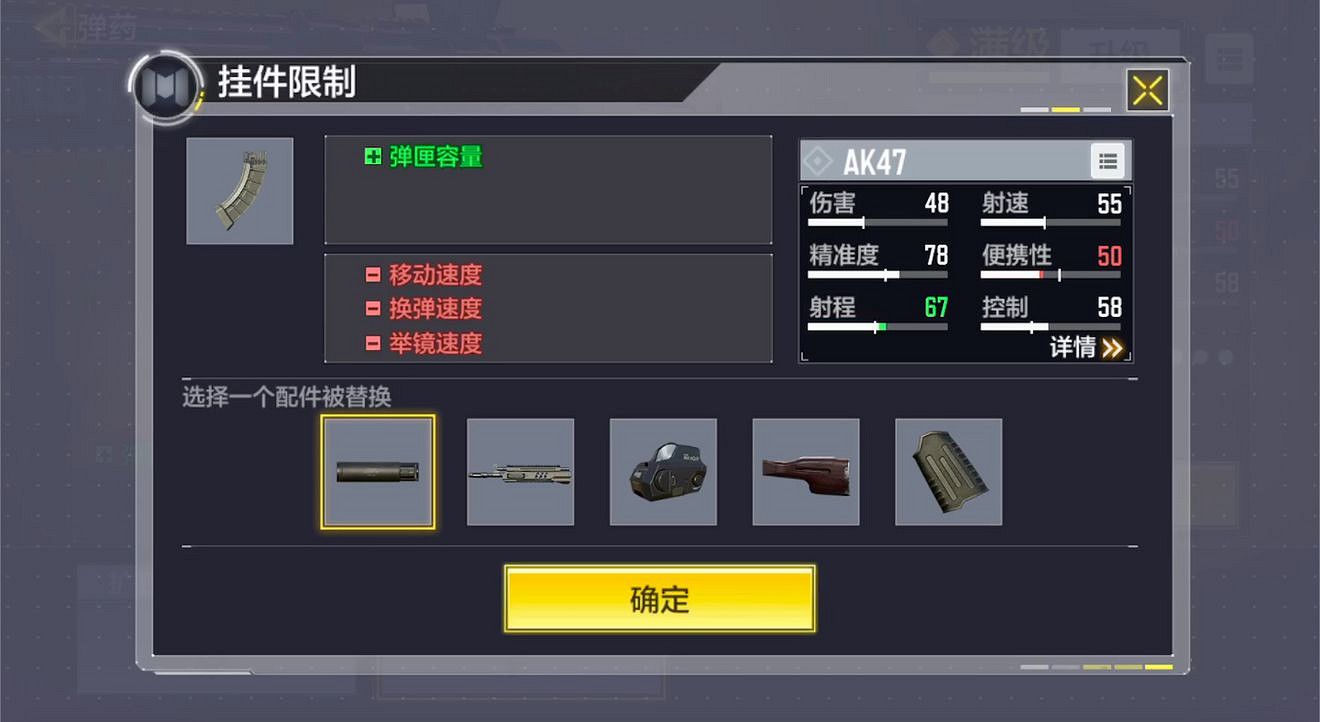The height and width of the screenshot is (722, 1320).
Task: Click the green 射程 stat progress bar
Action: (877, 326)
